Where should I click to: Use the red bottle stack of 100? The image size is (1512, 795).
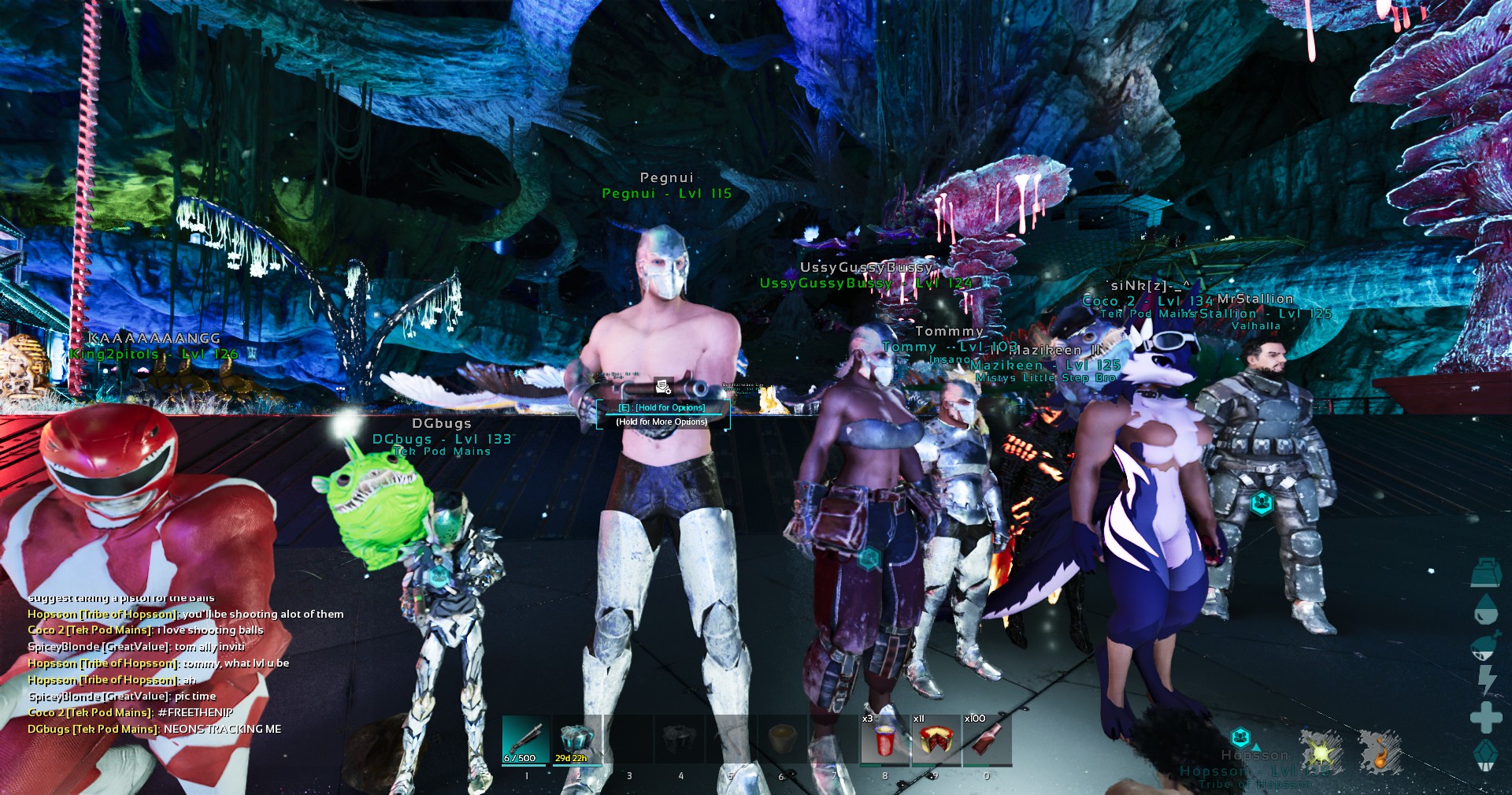(x=988, y=740)
